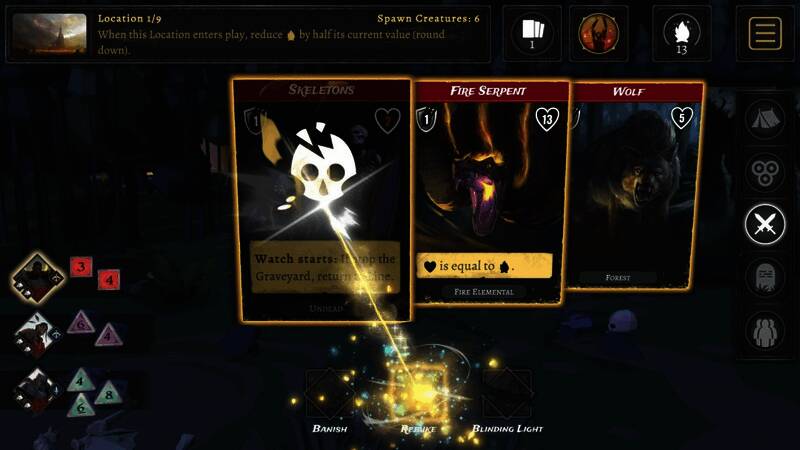Select the campfire flame counter icon
Image resolution: width=800 pixels, height=450 pixels.
[x=682, y=33]
